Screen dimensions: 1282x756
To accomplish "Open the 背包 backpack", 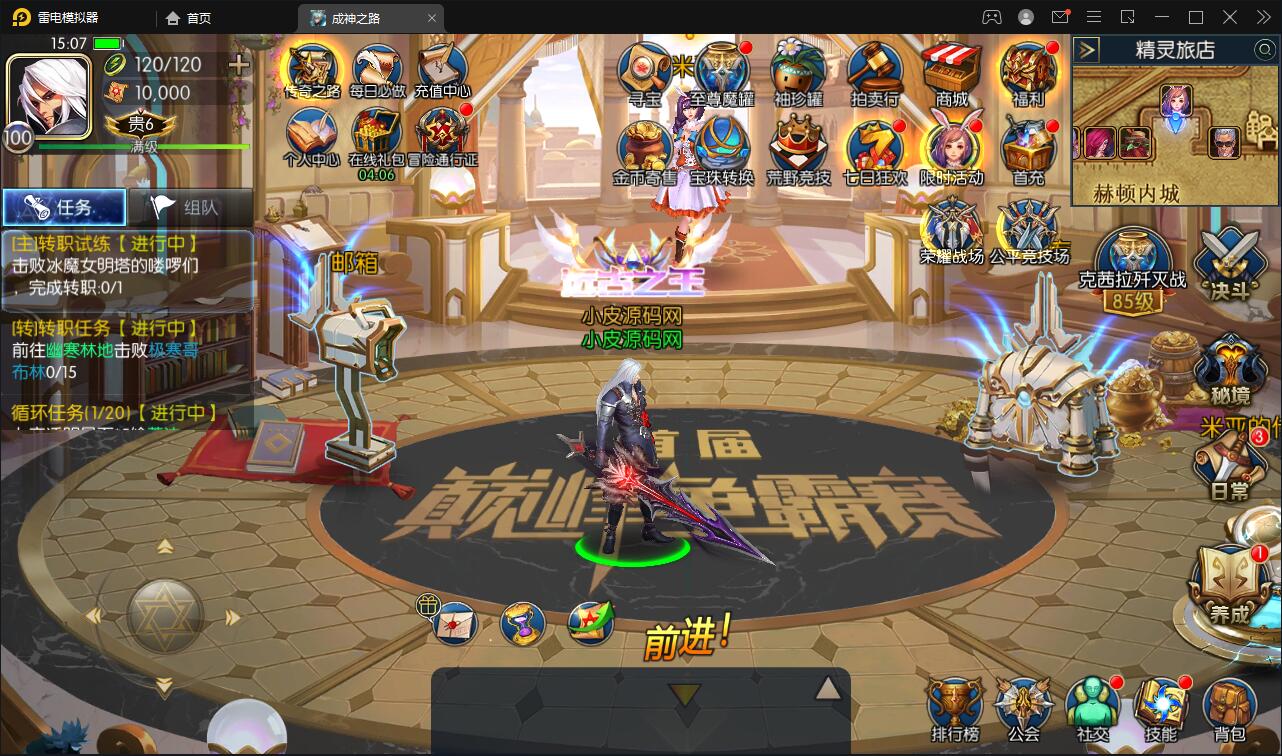I will pos(1228,706).
